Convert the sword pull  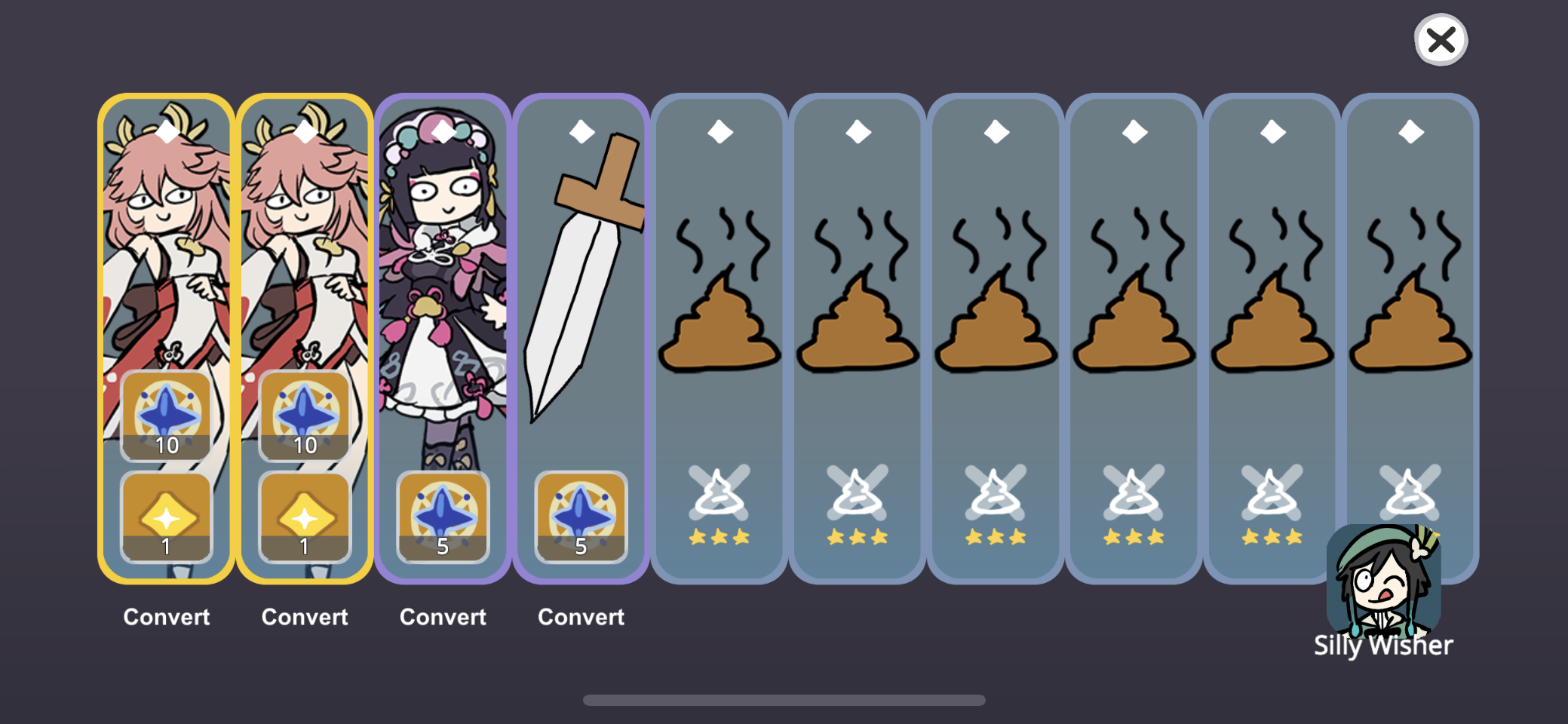tap(580, 616)
